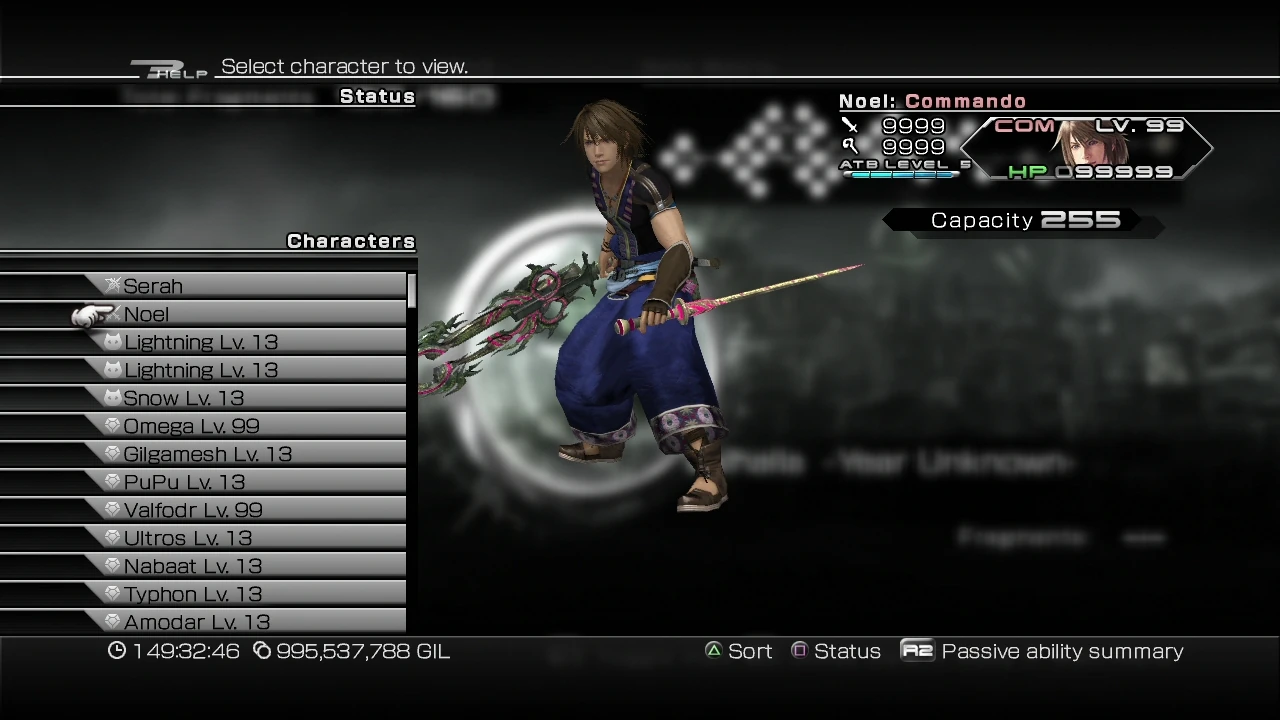Click the Triangle button Sort icon
Viewport: 1280px width, 720px height.
click(713, 650)
